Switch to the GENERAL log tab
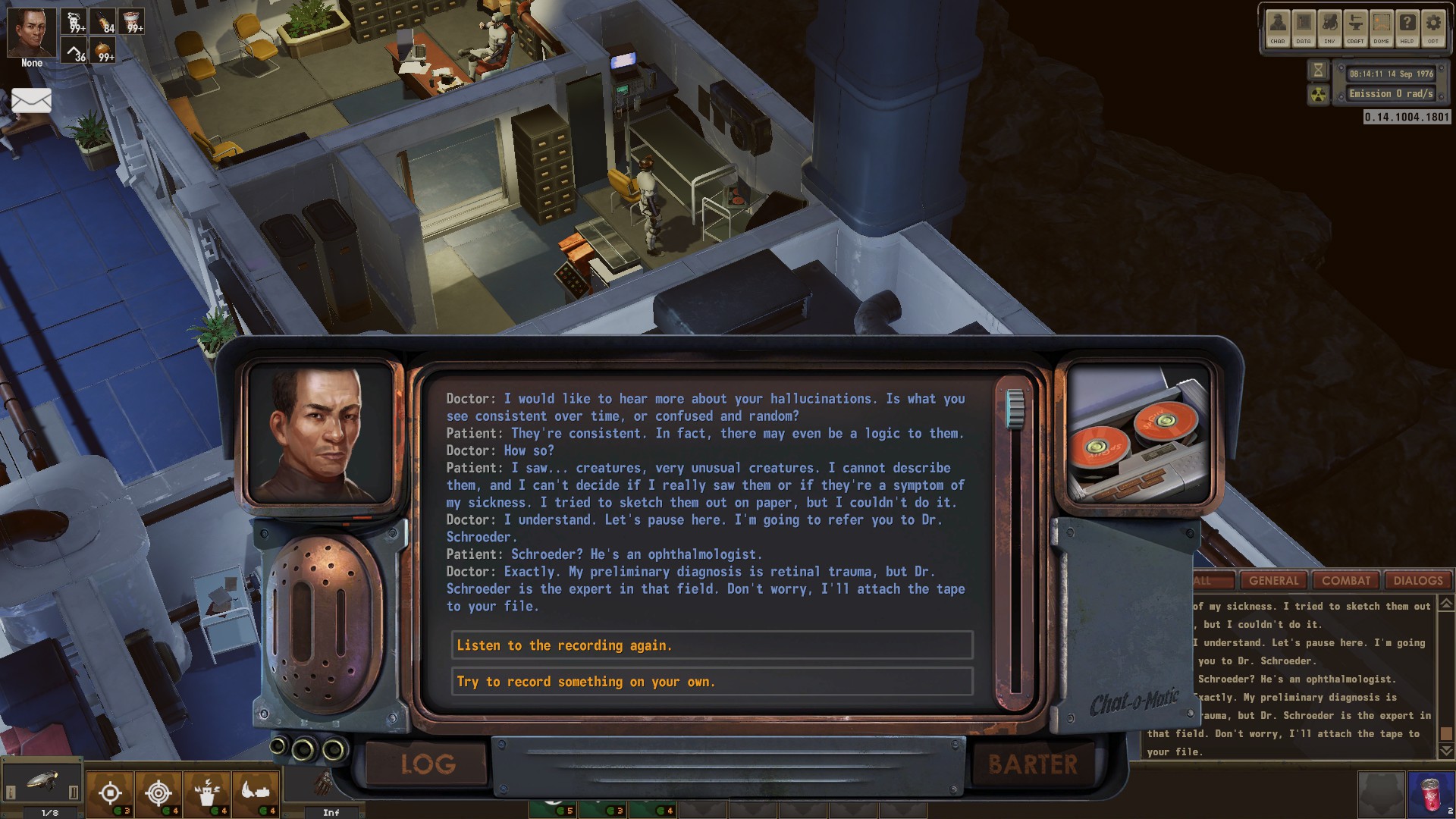1456x819 pixels. tap(1273, 581)
